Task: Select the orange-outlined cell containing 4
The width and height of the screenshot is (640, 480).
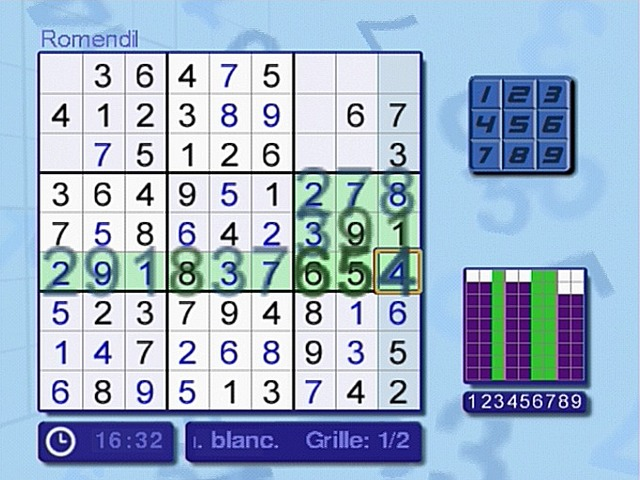Action: [398, 272]
